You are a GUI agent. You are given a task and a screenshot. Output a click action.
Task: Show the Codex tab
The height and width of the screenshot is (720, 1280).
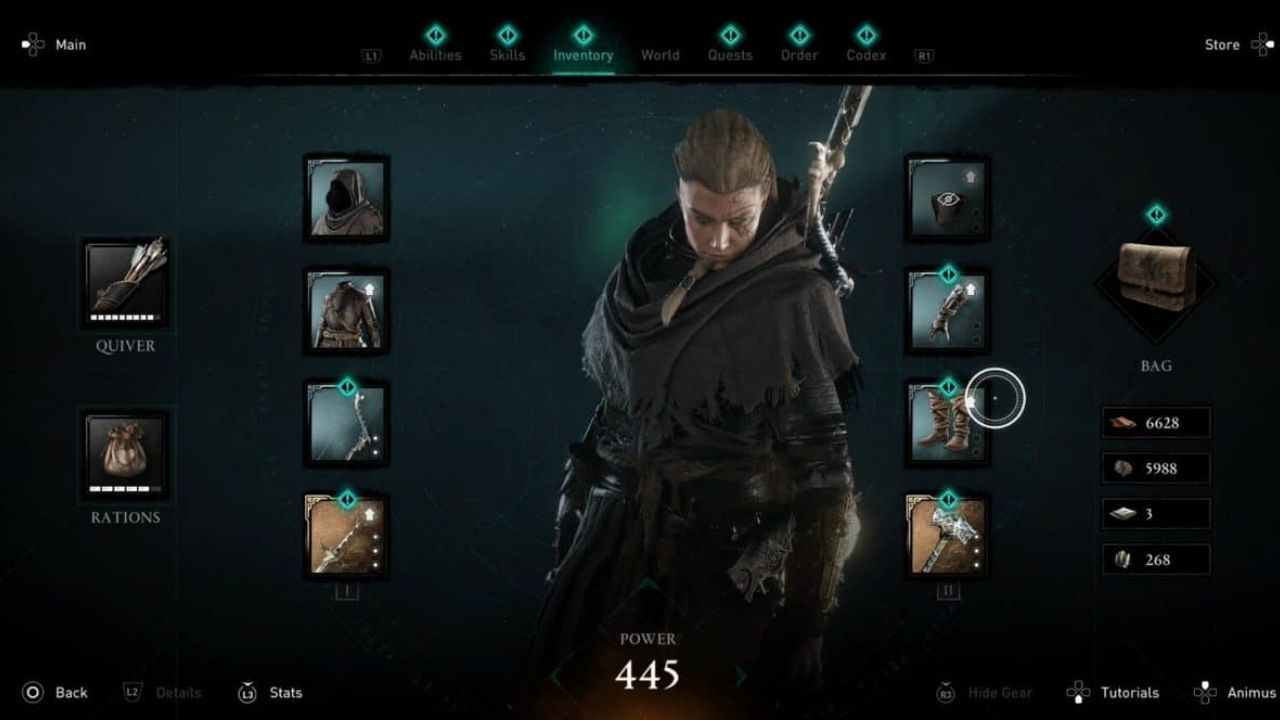(x=866, y=54)
